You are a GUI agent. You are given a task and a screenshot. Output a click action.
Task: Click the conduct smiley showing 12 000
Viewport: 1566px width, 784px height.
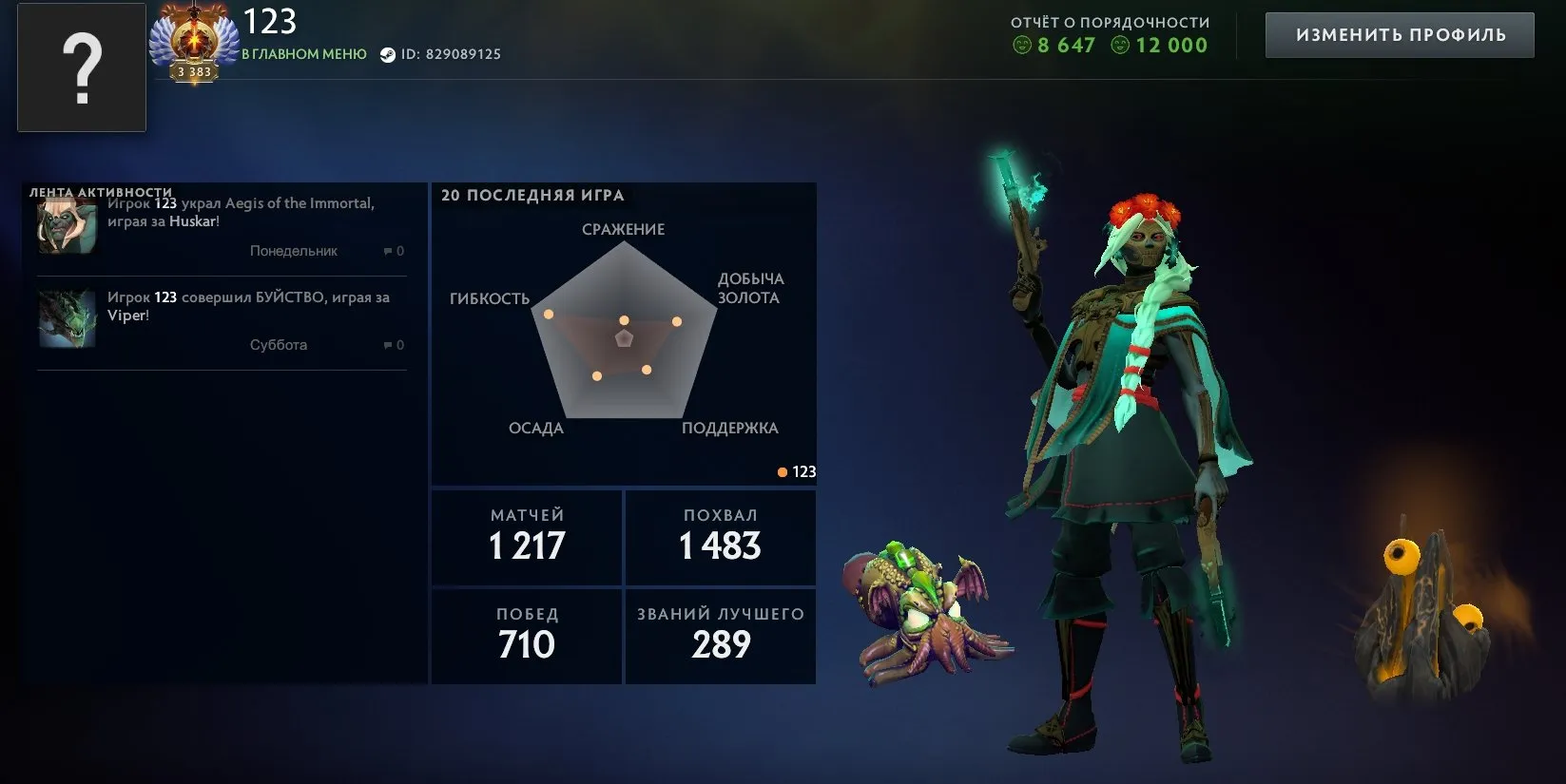(1121, 45)
